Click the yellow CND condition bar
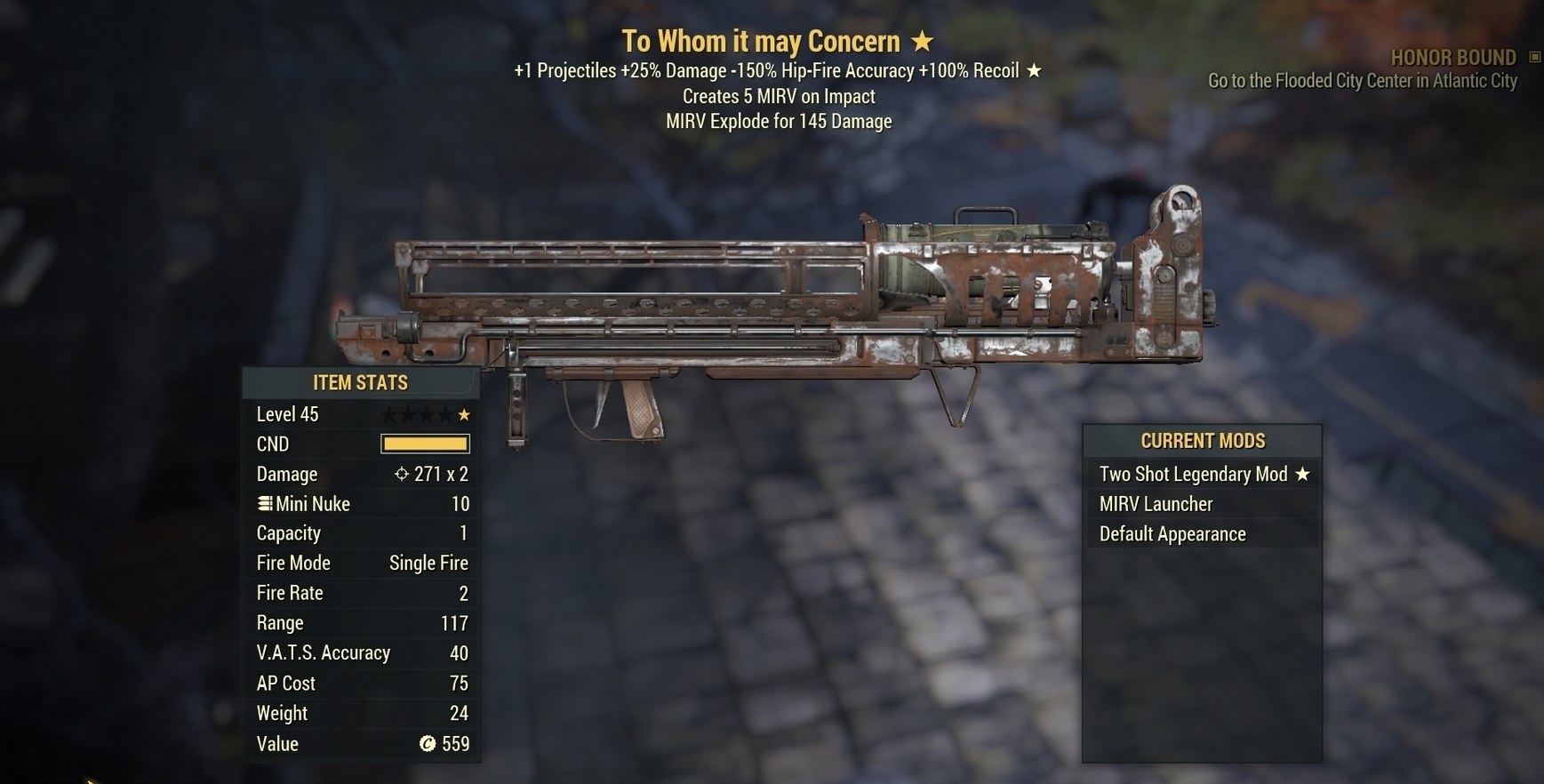This screenshot has height=784, width=1544. pos(425,443)
